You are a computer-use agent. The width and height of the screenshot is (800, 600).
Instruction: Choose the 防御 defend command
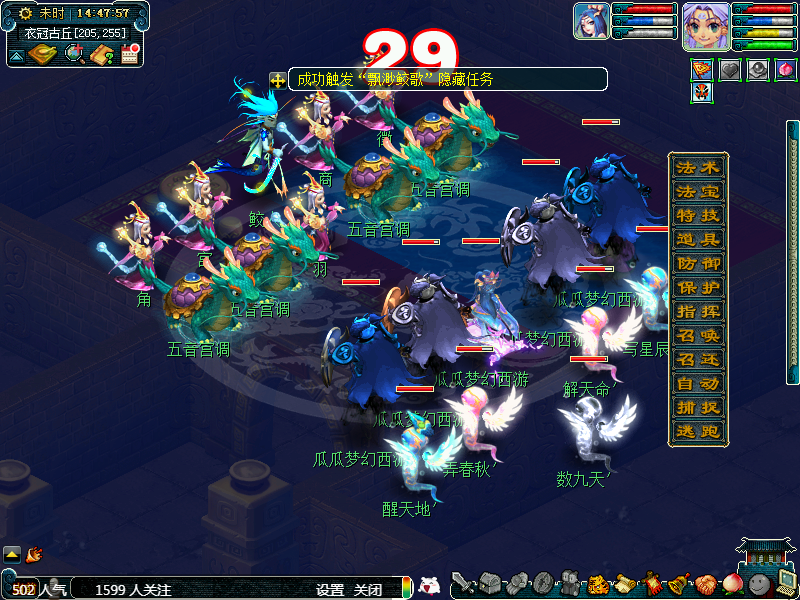(x=698, y=263)
